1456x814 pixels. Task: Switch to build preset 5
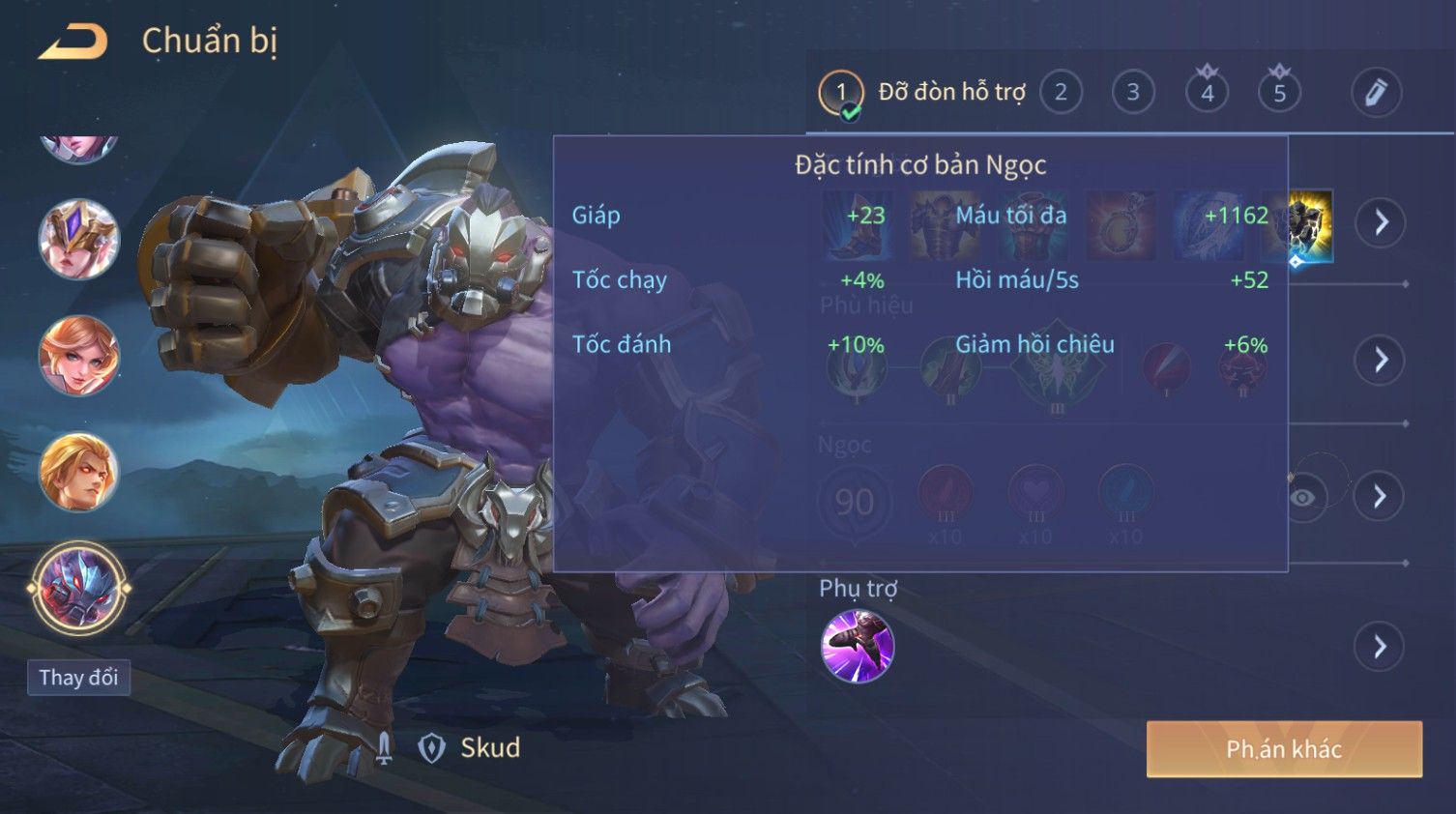point(1279,93)
